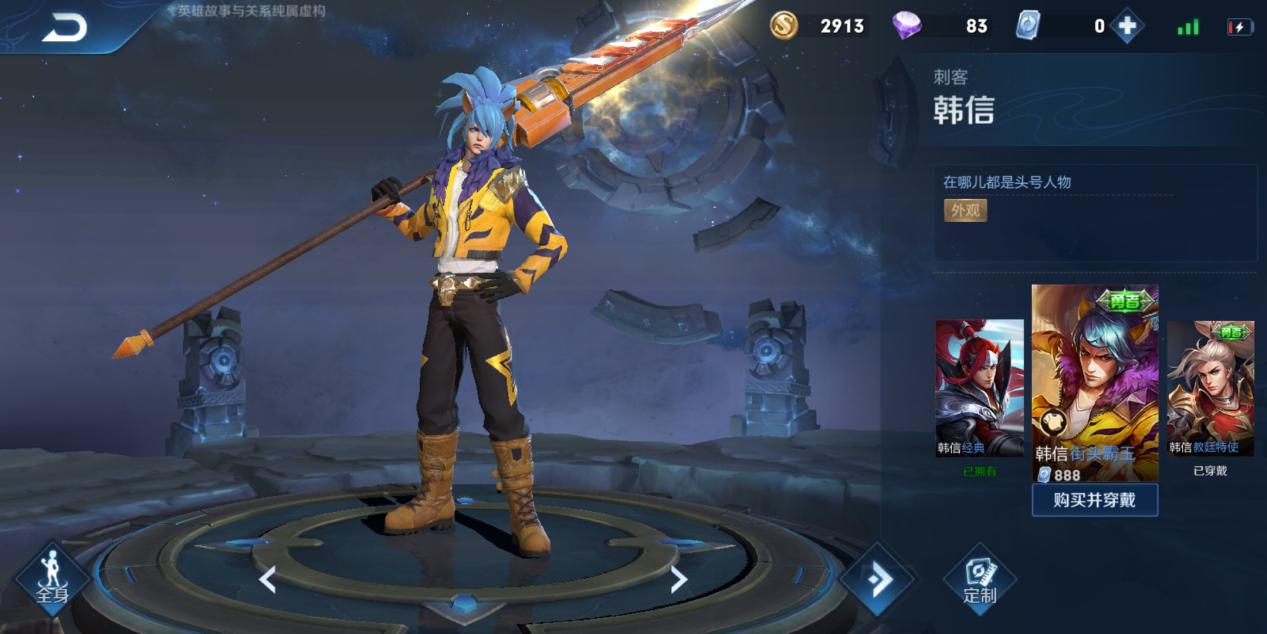This screenshot has width=1267, height=634.
Task: Go back using the return arrow button
Action: [64, 28]
